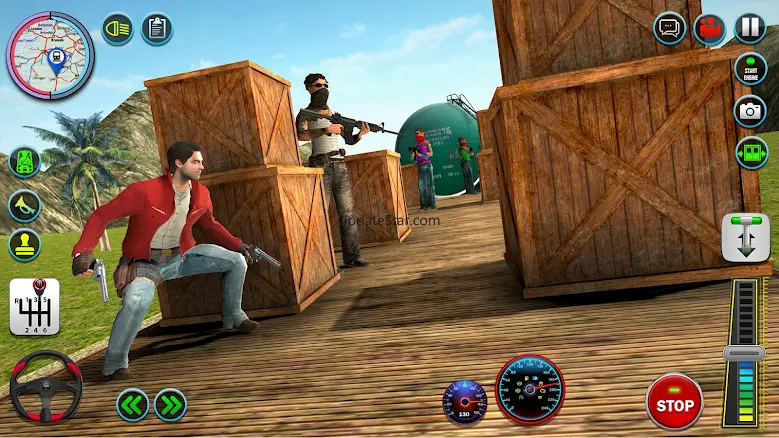Pause the game

(750, 28)
